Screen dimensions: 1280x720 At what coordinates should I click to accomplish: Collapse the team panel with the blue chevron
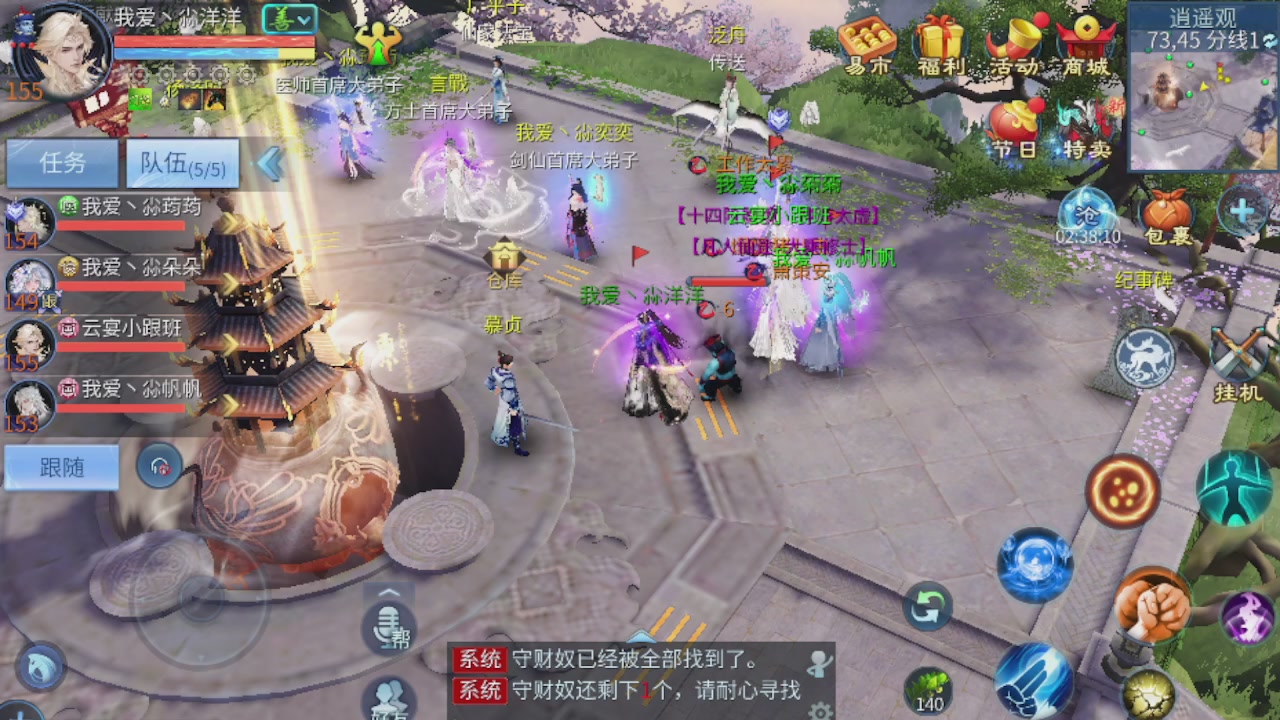(x=269, y=163)
